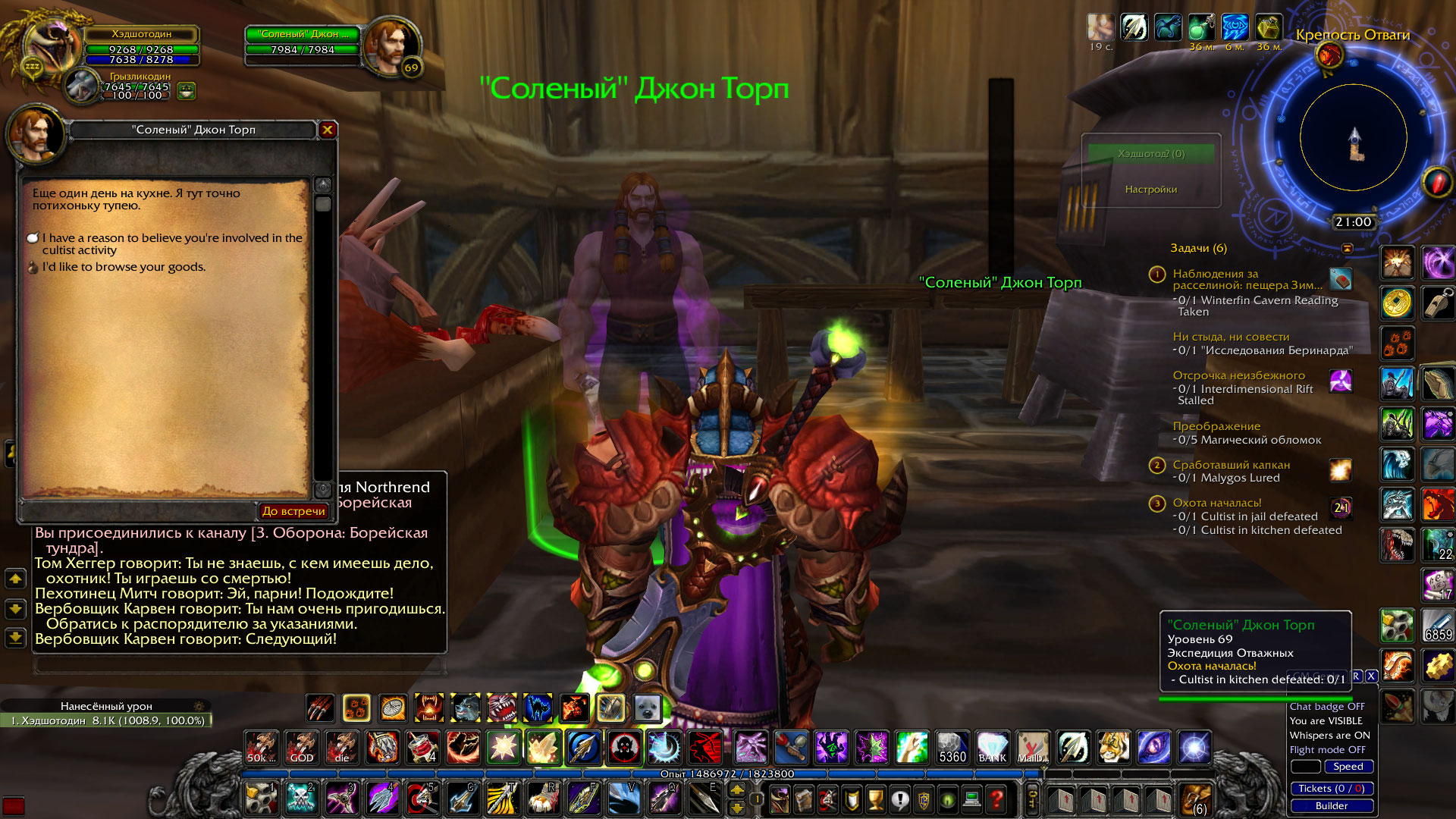1456x819 pixels.
Task: Open achievements via the trophy micro-menu icon
Action: point(874,800)
